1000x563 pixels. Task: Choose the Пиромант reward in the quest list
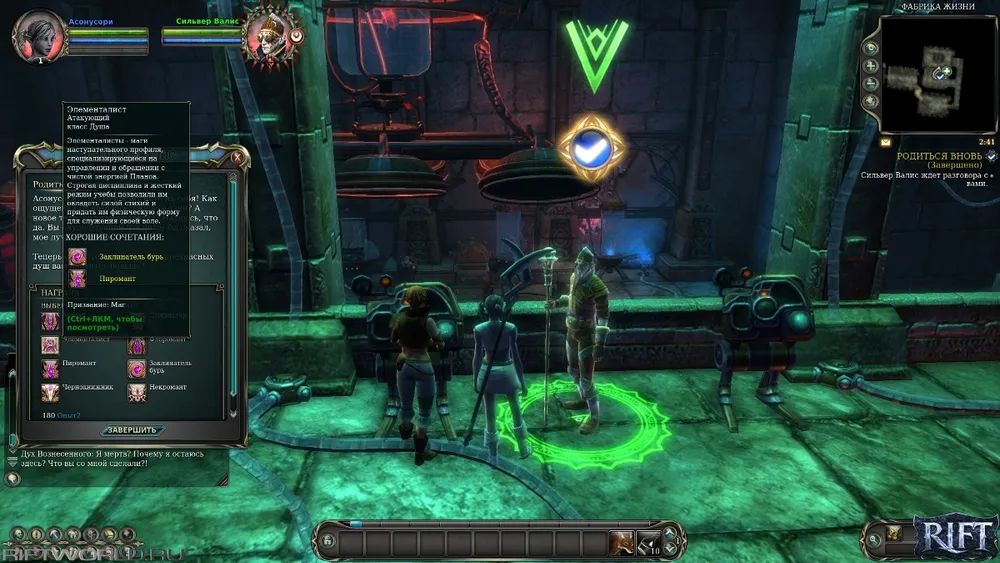tap(50, 369)
